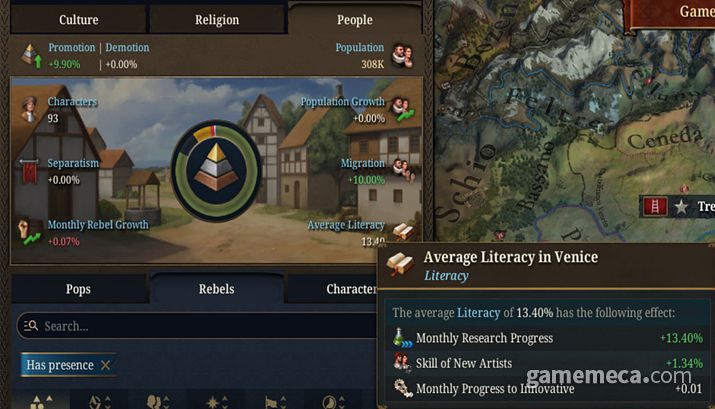This screenshot has height=409, width=715.
Task: Open the Religion tab
Action: [217, 19]
